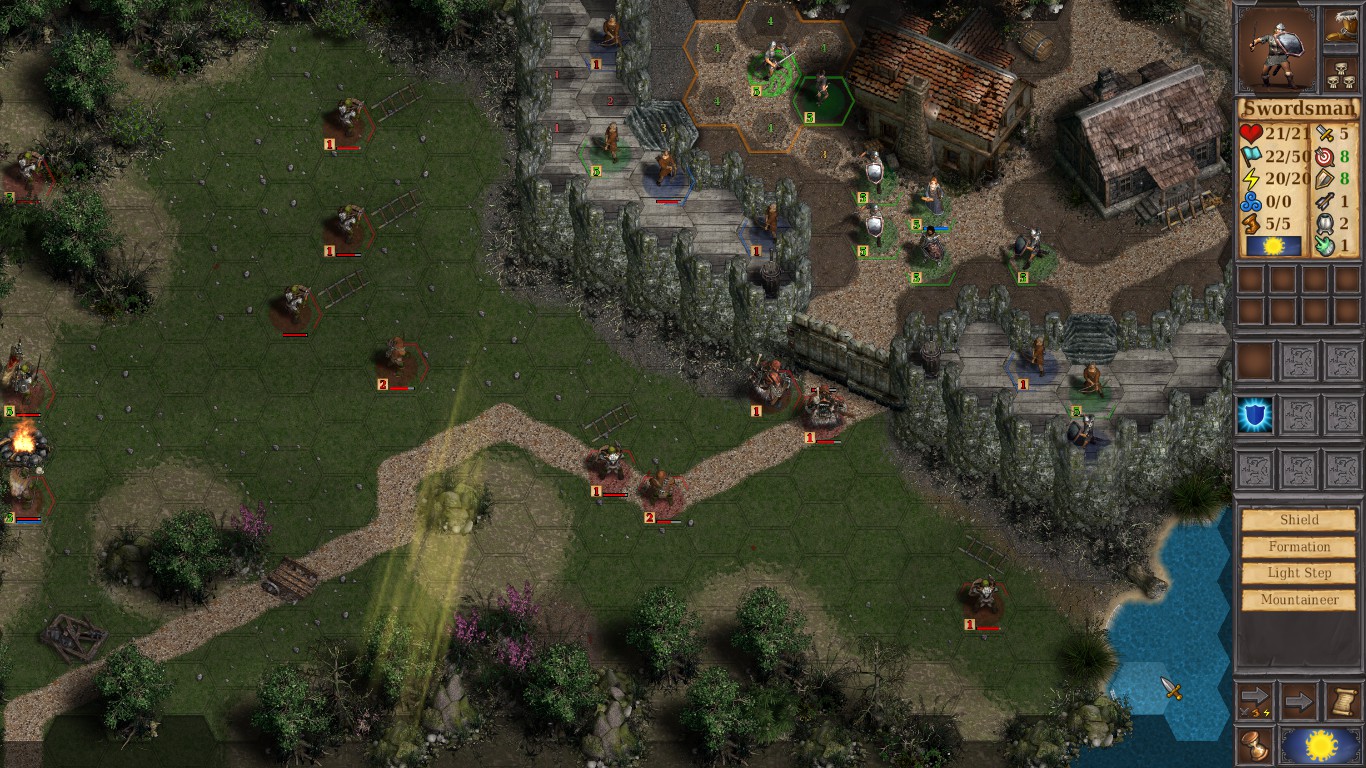
Task: Select the Mountaineer ability
Action: click(x=1297, y=599)
